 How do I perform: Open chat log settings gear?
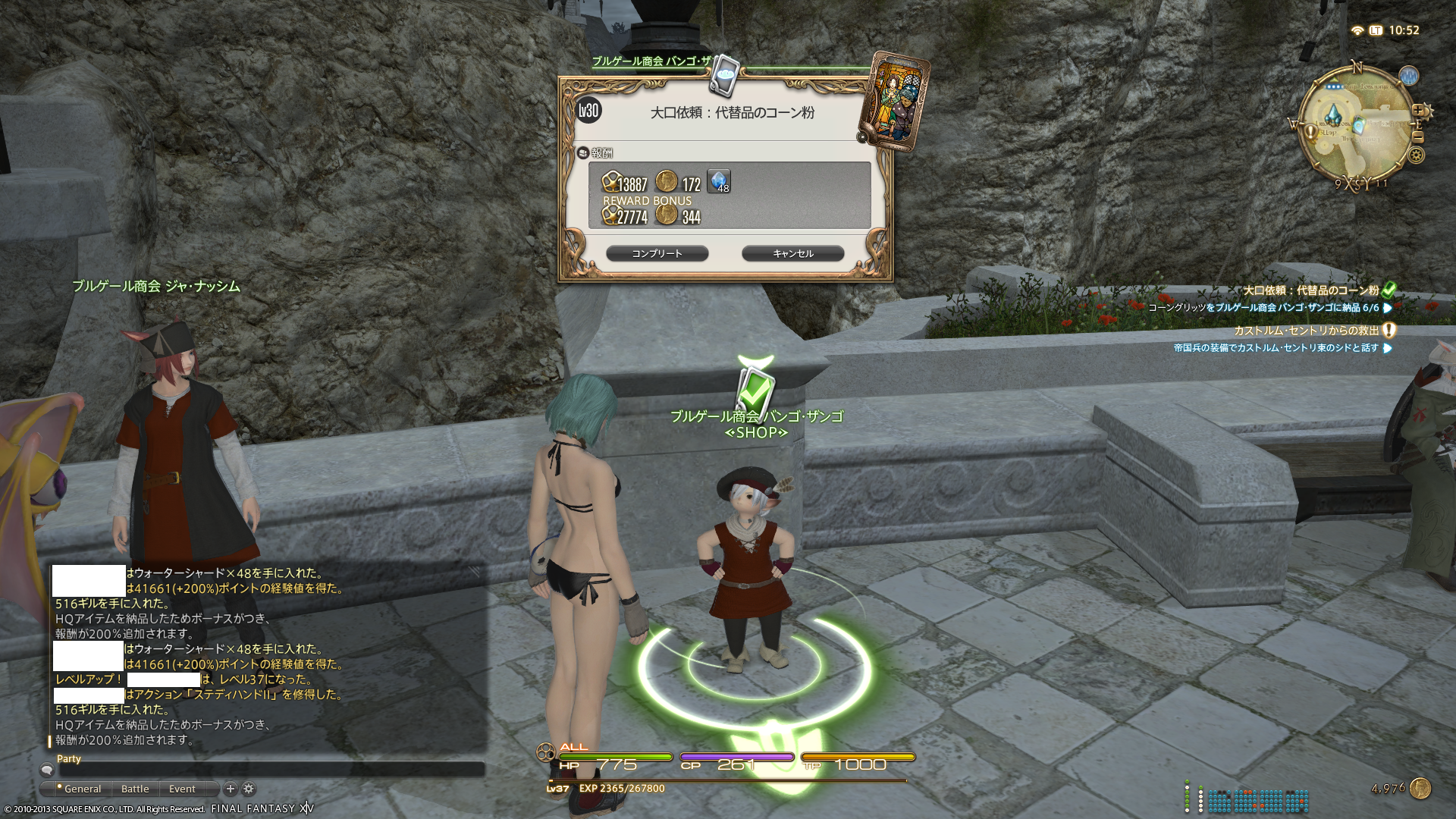tap(249, 789)
